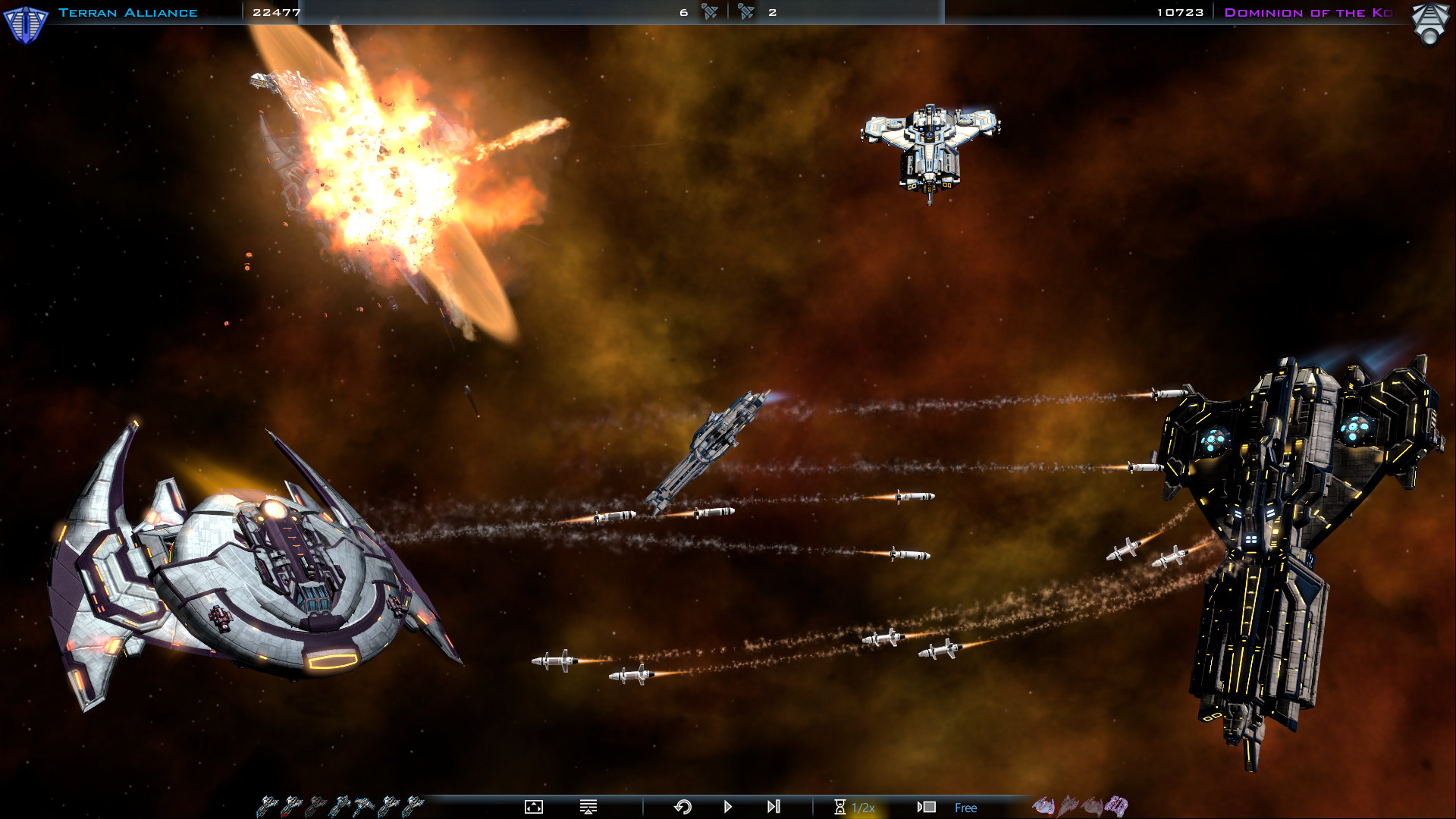Click the Korx score 10723

[x=1180, y=12]
